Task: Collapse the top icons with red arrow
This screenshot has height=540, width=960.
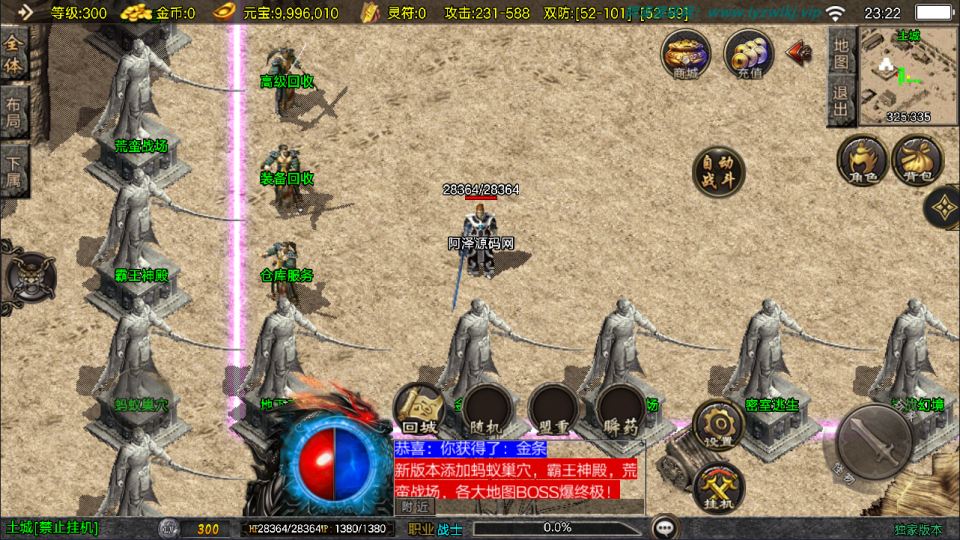Action: click(798, 51)
